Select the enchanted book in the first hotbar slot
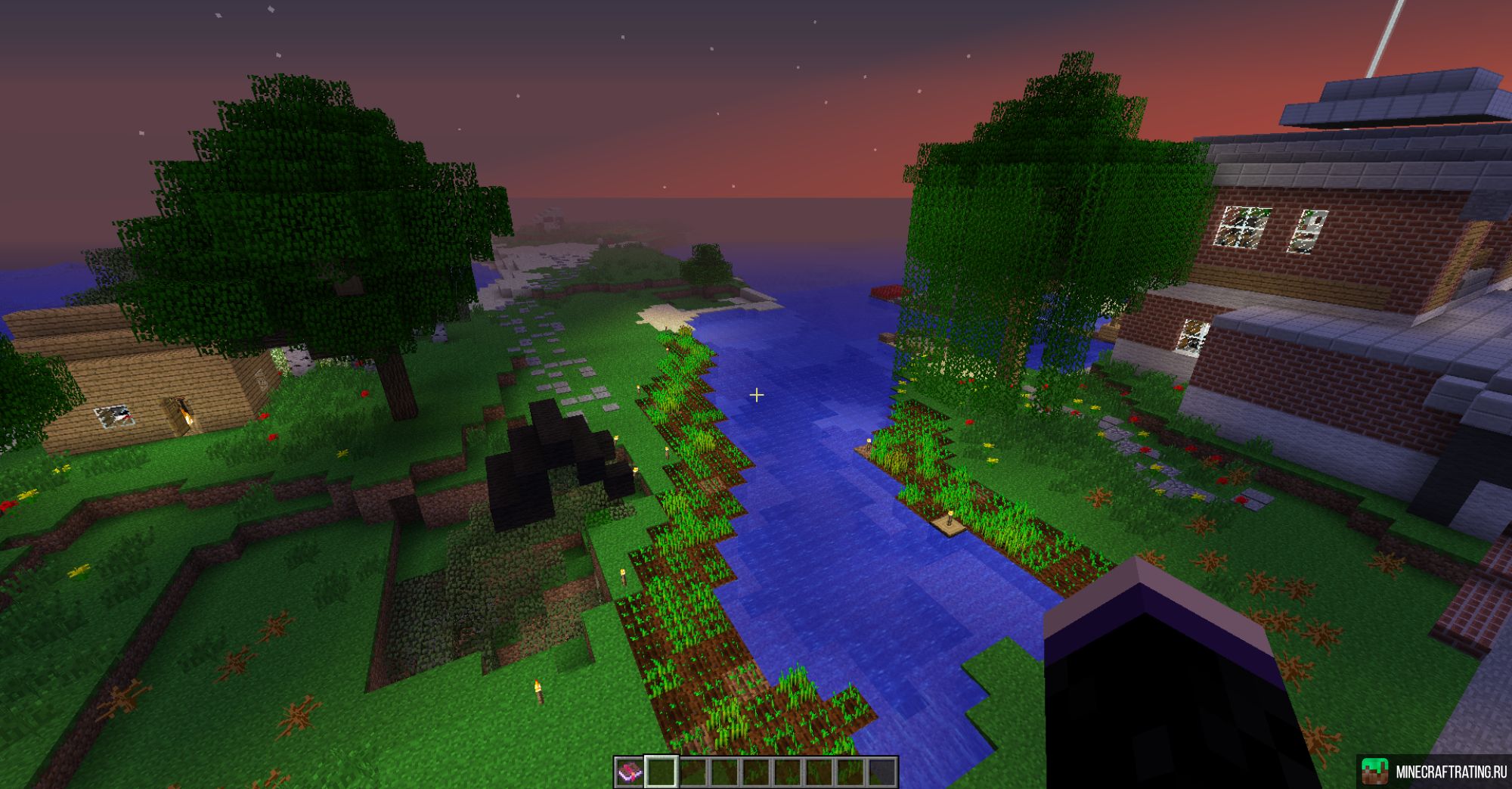 point(628,772)
